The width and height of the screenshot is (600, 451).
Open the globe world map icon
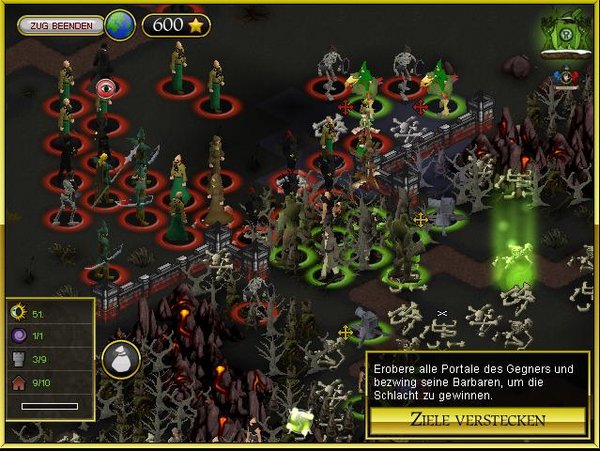pyautogui.click(x=120, y=24)
